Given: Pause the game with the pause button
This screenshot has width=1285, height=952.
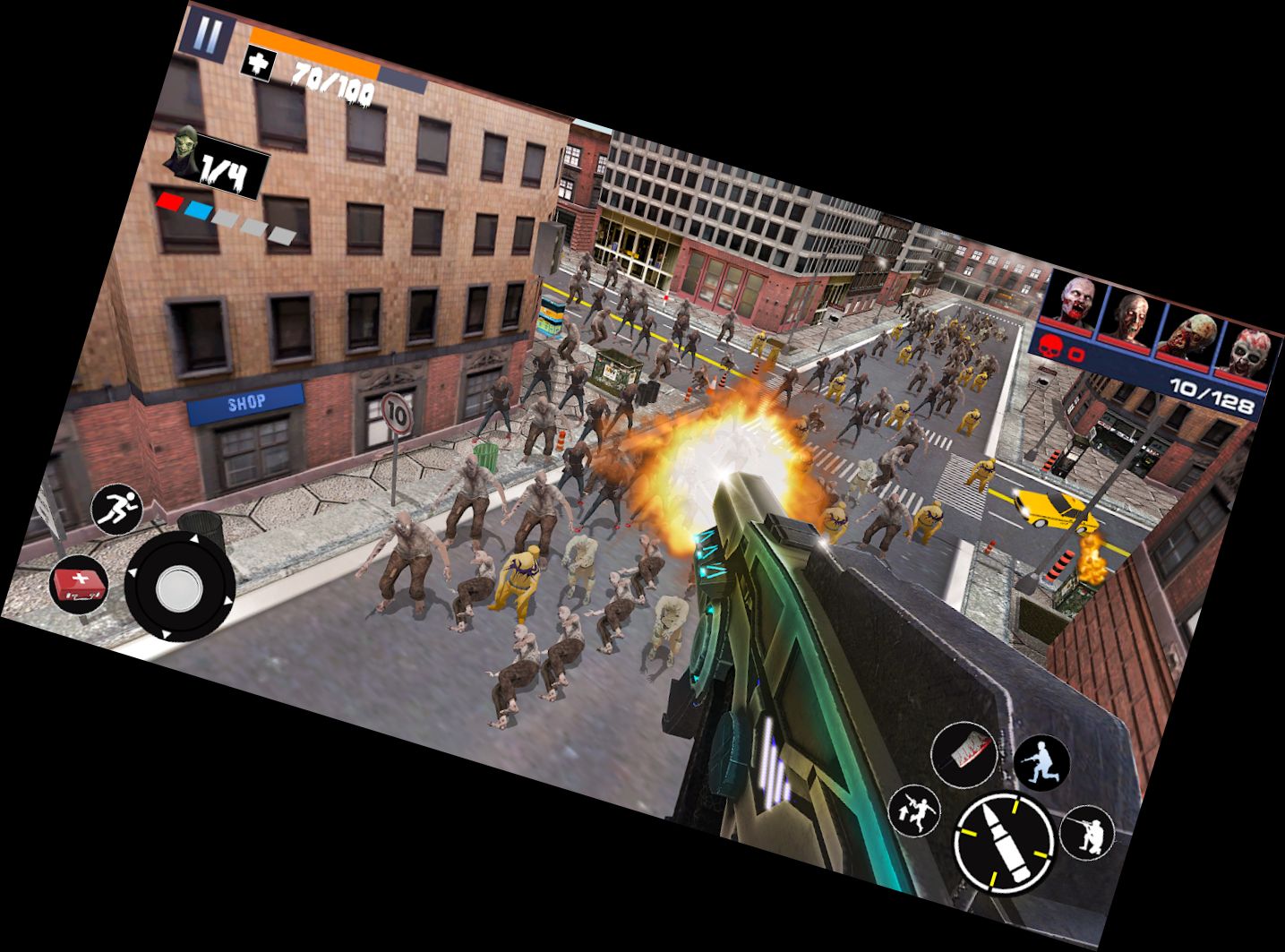Looking at the screenshot, I should (x=207, y=37).
